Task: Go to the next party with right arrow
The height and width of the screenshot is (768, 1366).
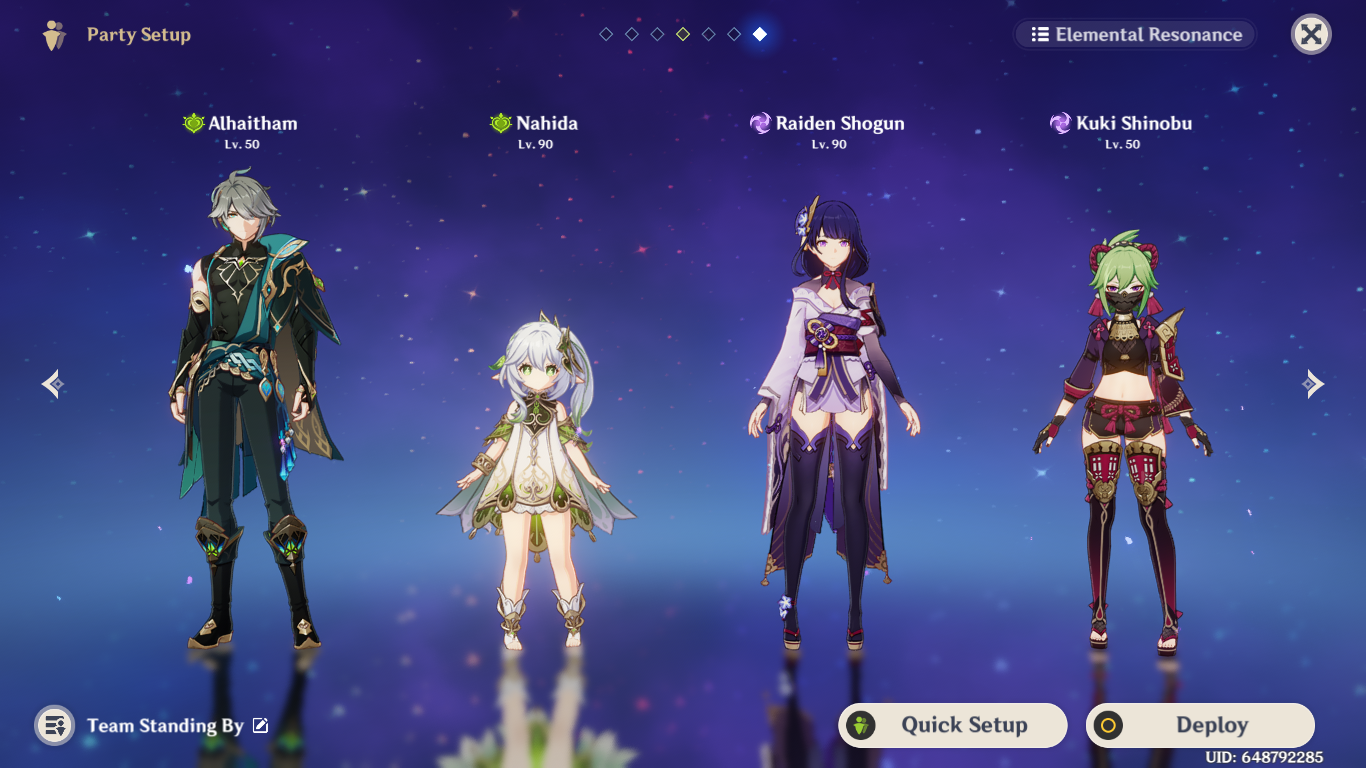Action: tap(1312, 384)
